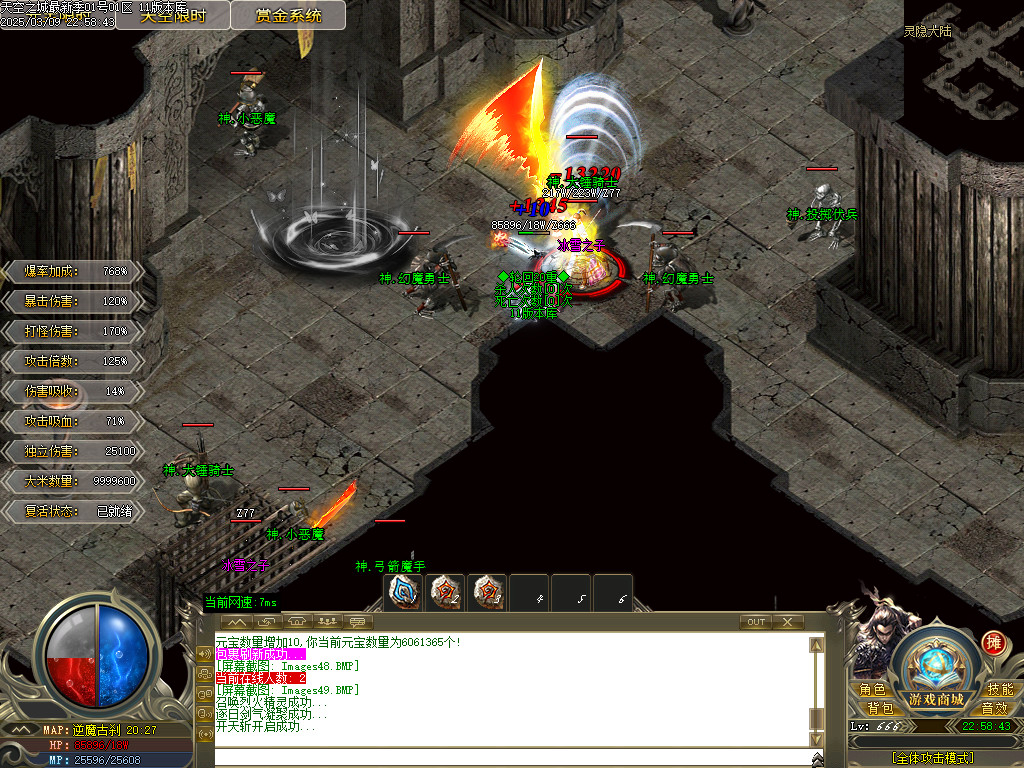
Task: Click the chat text input field
Action: (510, 757)
